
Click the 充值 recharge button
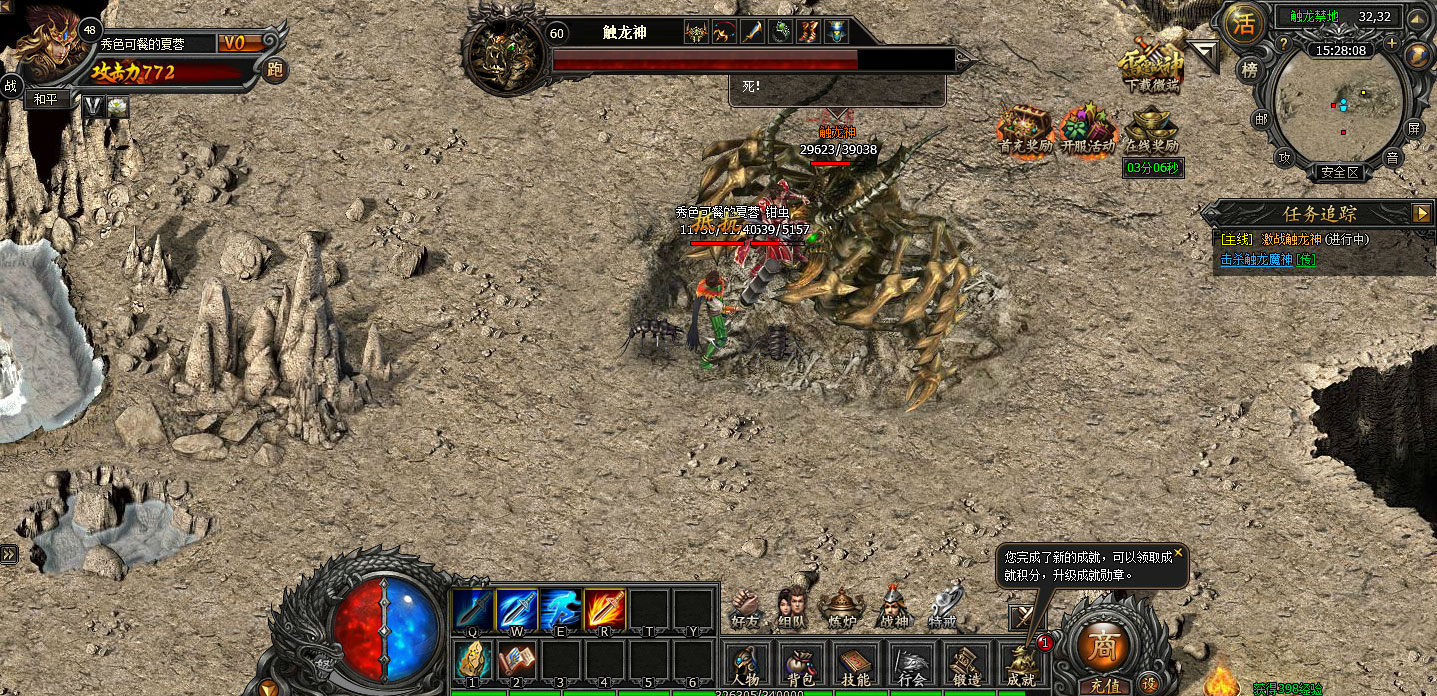click(x=1105, y=687)
